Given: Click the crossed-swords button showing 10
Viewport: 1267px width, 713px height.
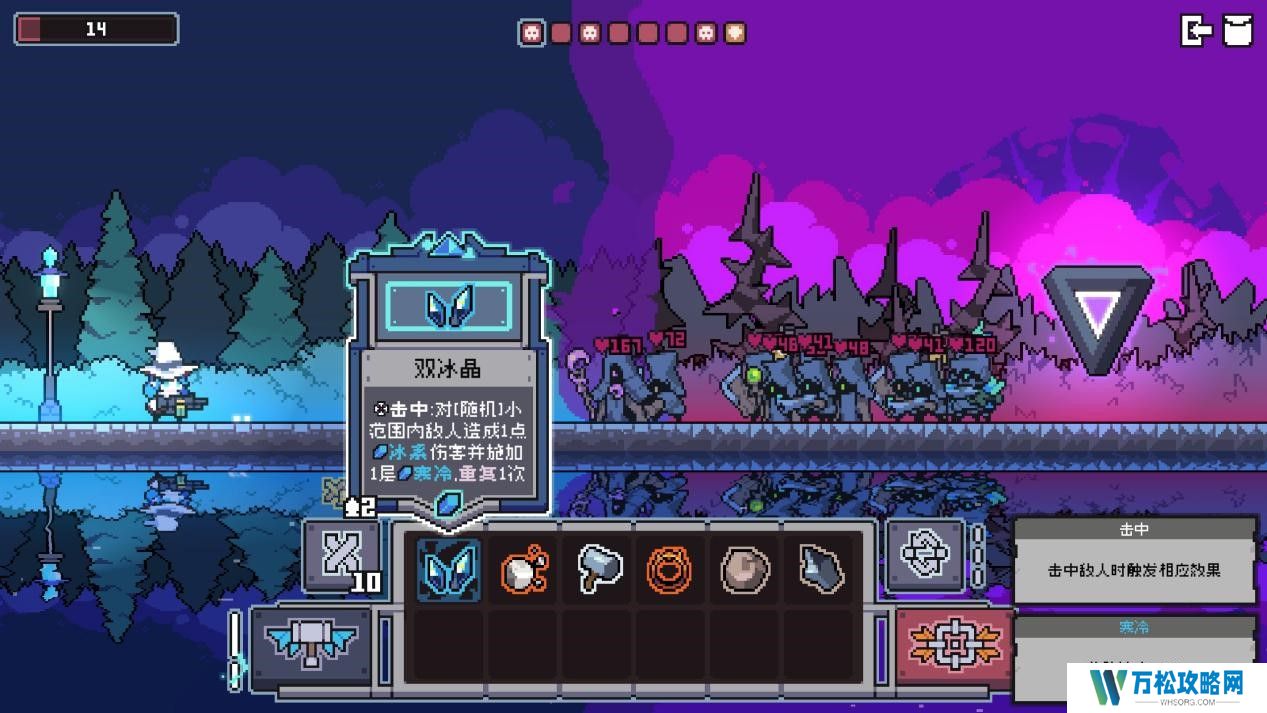Looking at the screenshot, I should [x=342, y=555].
